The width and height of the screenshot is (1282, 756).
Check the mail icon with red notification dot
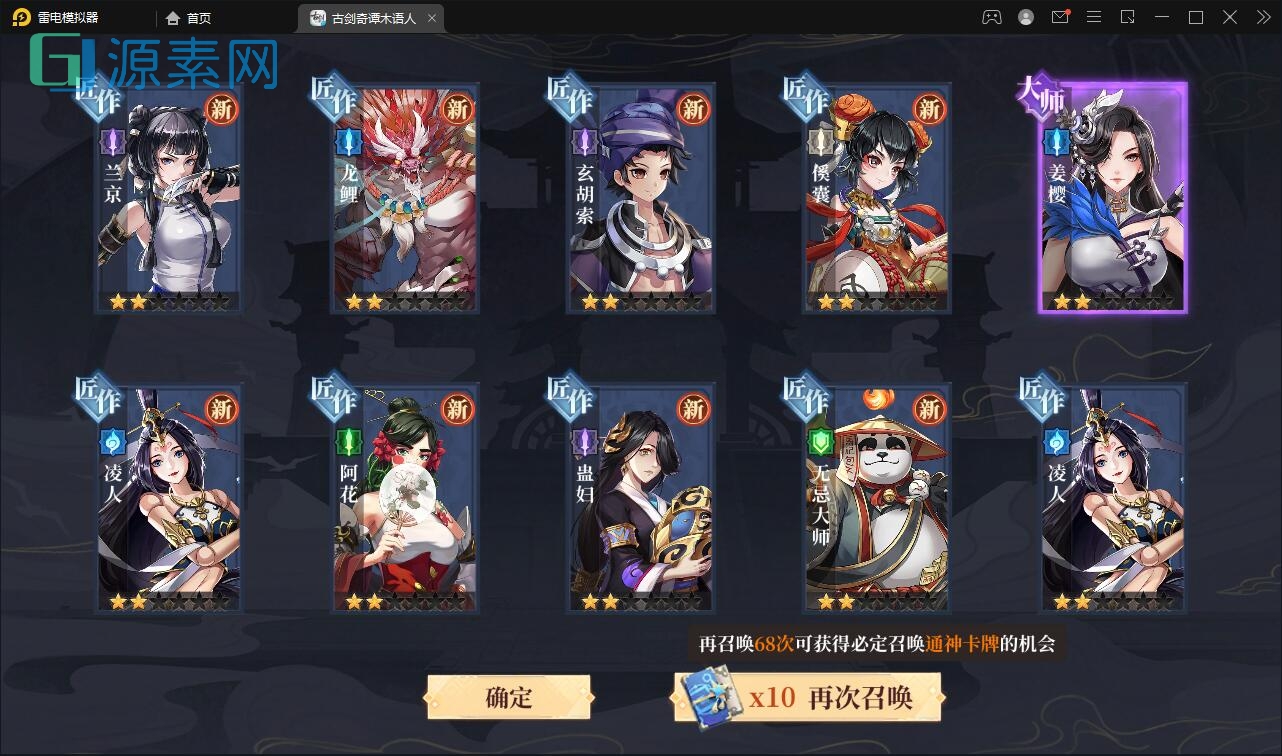1060,17
